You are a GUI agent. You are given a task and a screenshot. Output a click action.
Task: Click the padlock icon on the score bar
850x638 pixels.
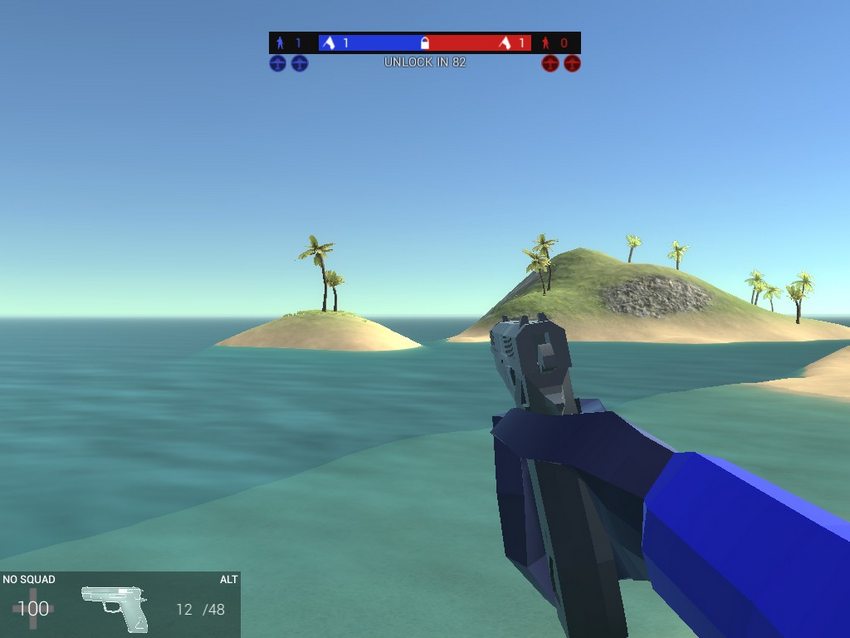click(x=425, y=43)
